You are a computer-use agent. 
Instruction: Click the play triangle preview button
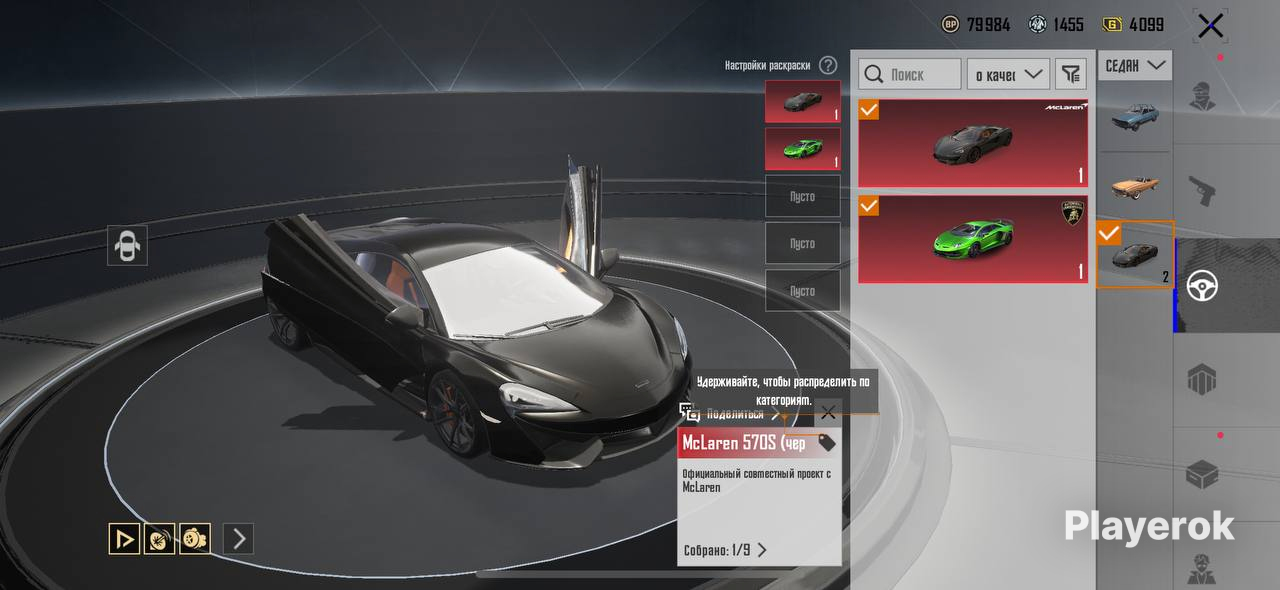pyautogui.click(x=124, y=539)
